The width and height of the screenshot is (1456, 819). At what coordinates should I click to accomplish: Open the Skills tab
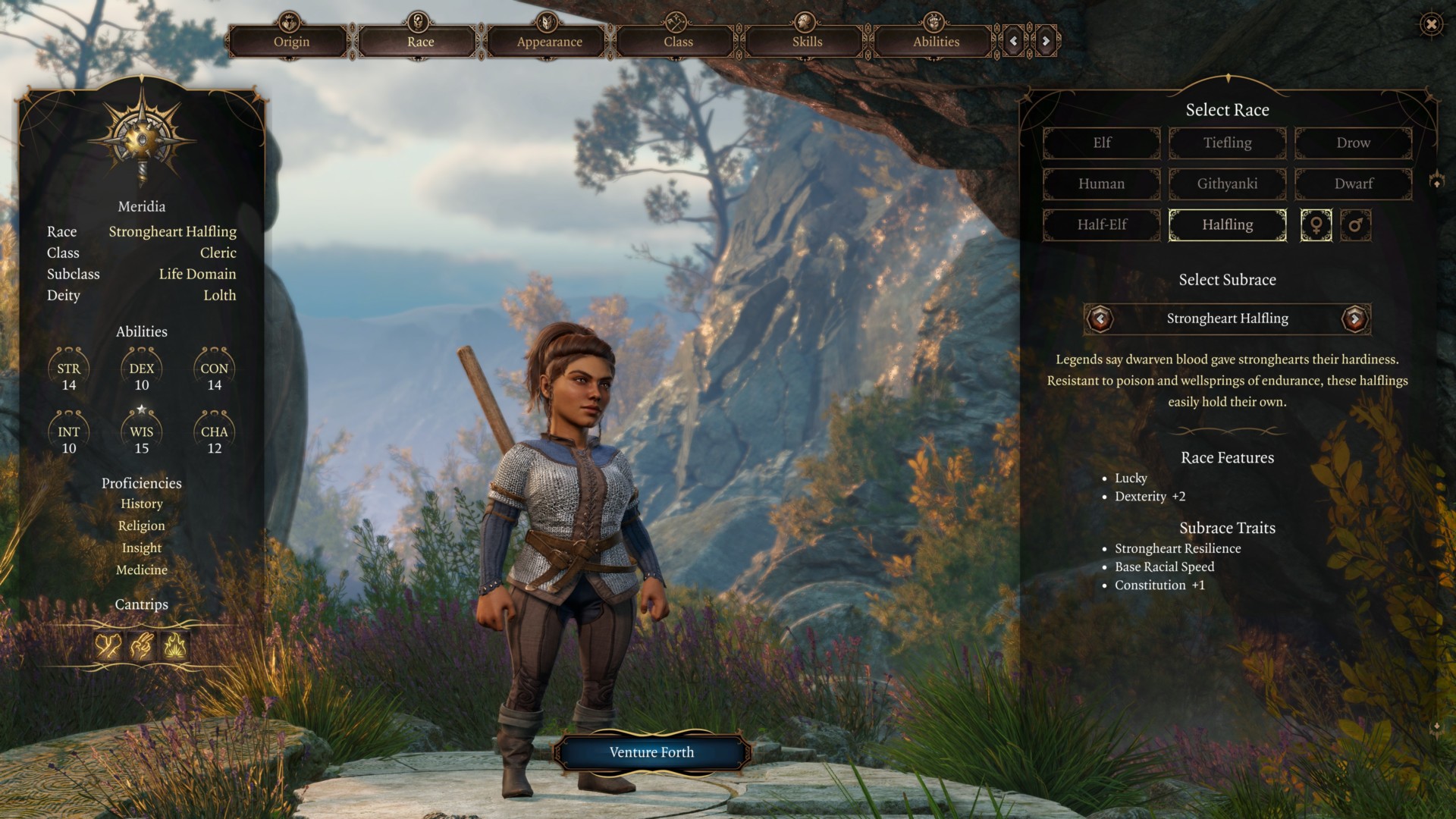(x=807, y=41)
